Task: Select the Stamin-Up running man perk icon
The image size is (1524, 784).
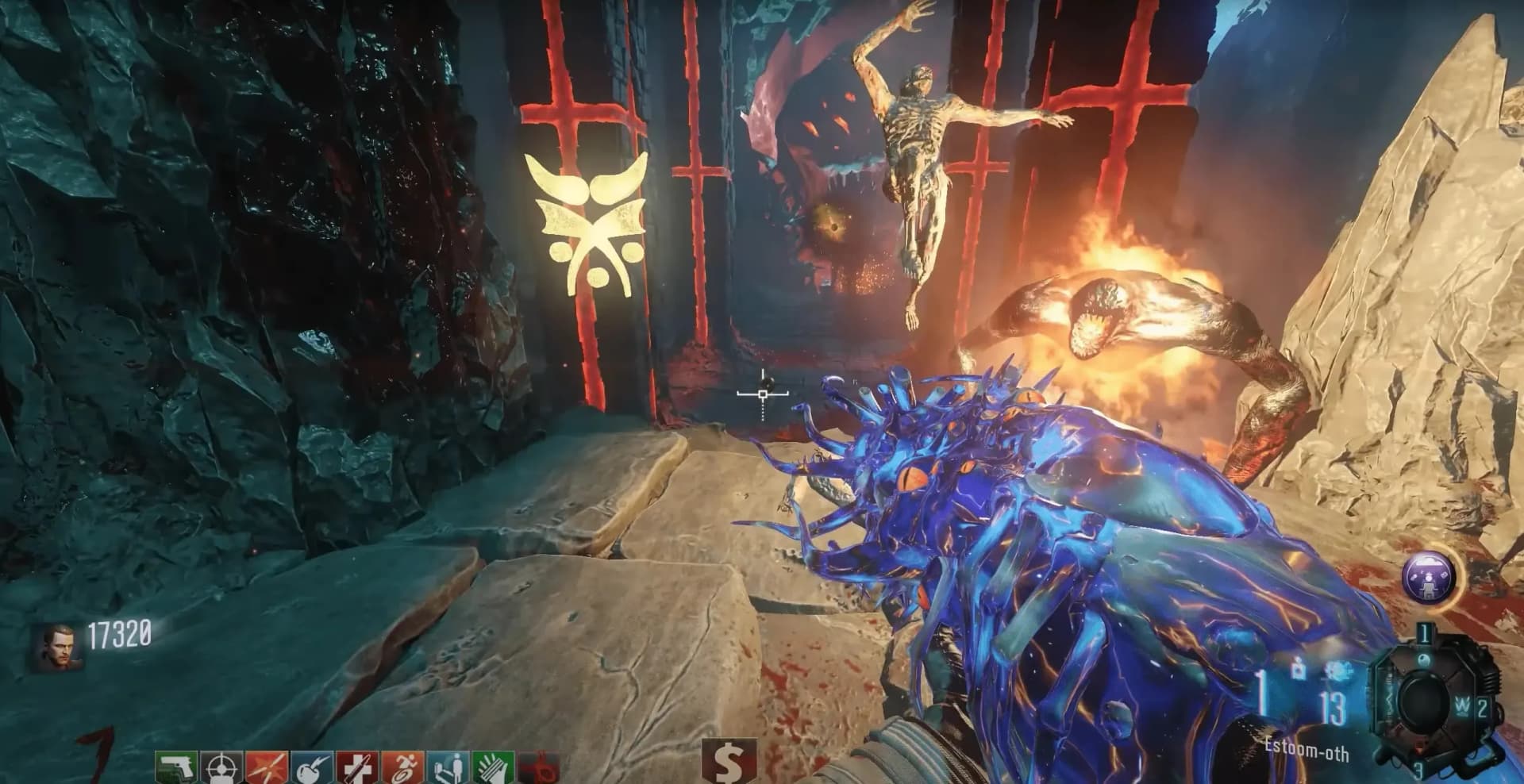Action: (x=402, y=767)
